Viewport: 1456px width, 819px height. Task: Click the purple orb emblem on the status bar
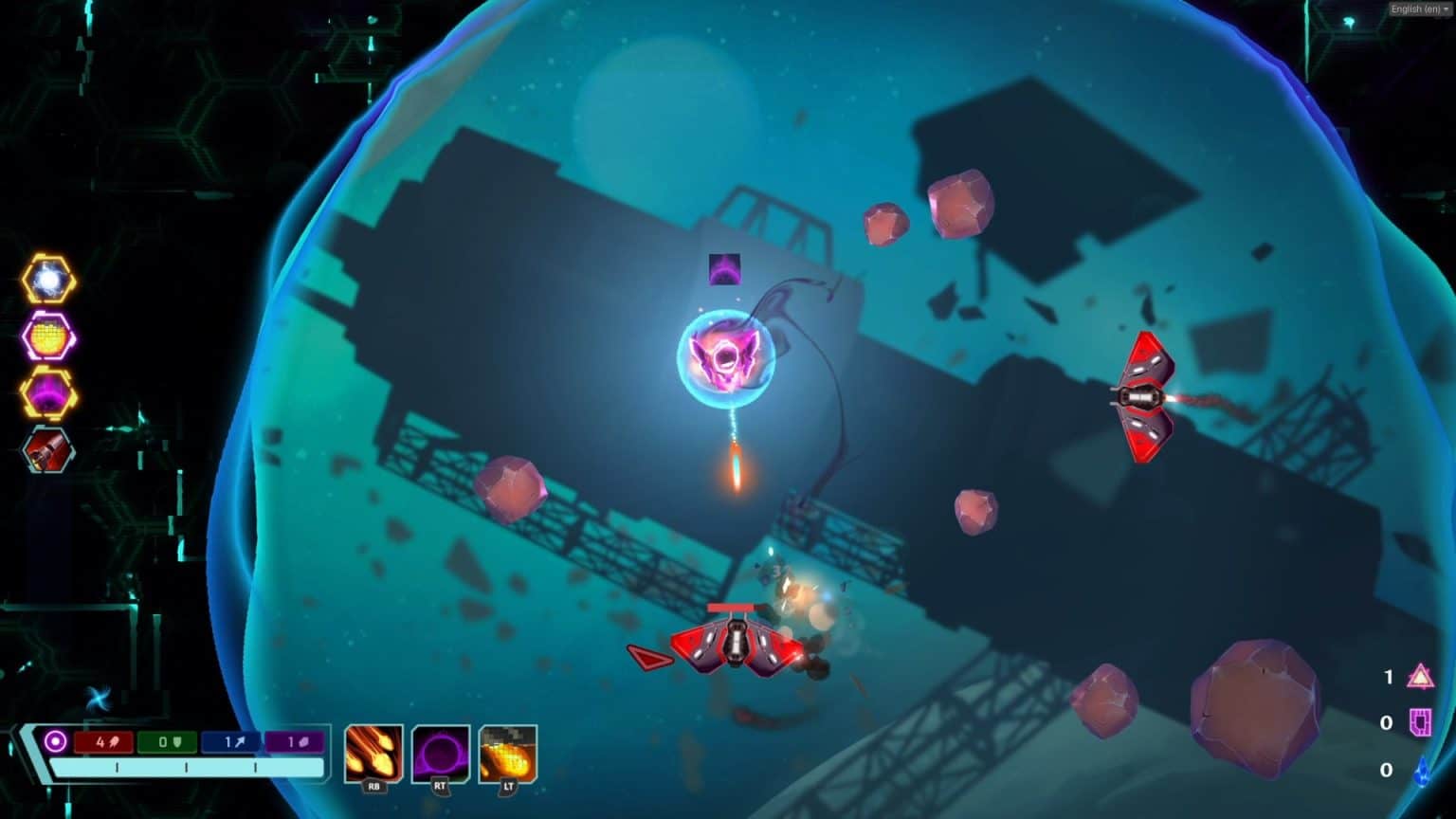(x=56, y=740)
